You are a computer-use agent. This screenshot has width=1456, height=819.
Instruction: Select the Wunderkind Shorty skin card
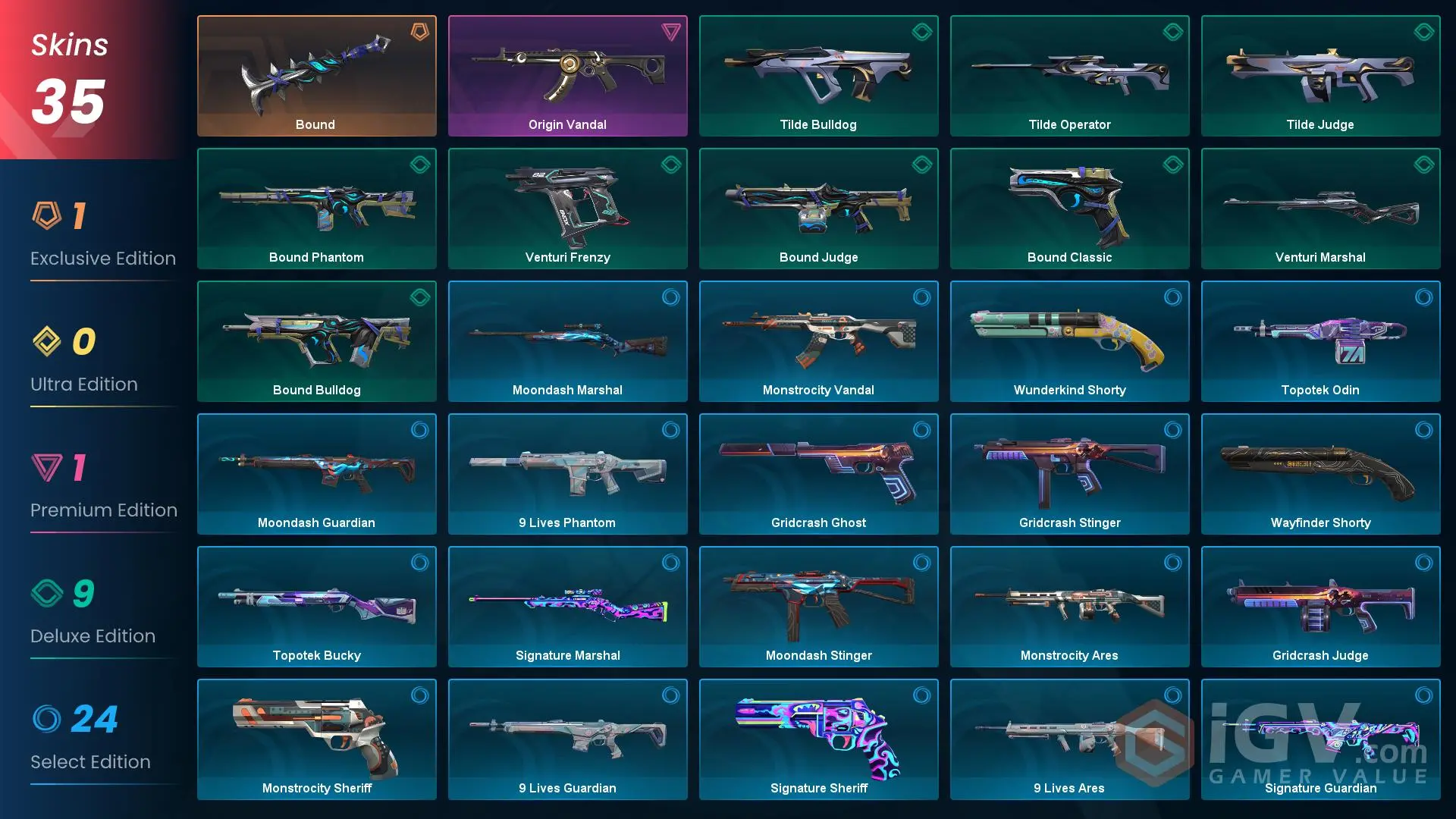[x=1069, y=341]
